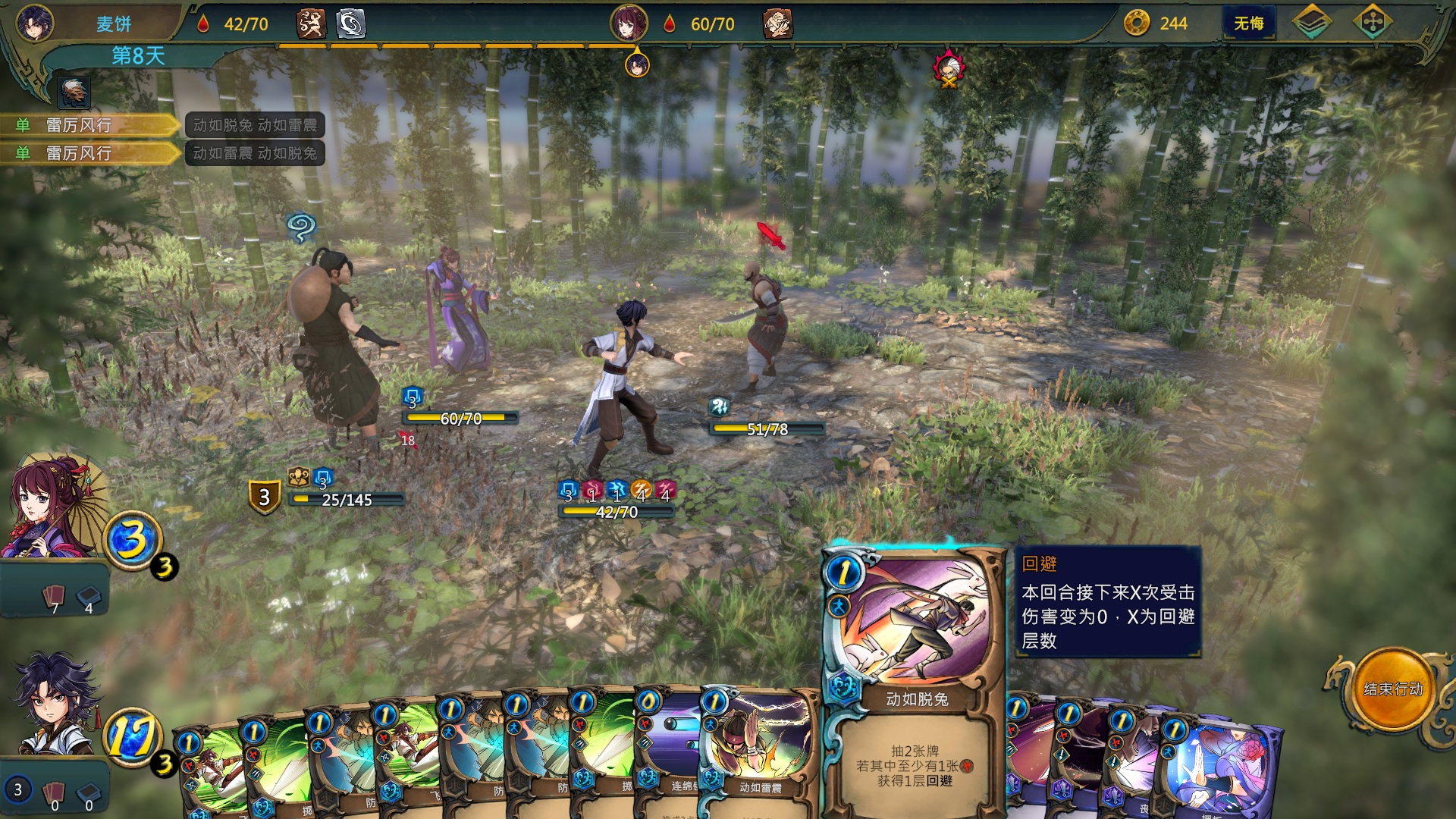Image resolution: width=1456 pixels, height=819 pixels.
Task: Open the node map diamond icon
Action: pyautogui.click(x=1372, y=23)
